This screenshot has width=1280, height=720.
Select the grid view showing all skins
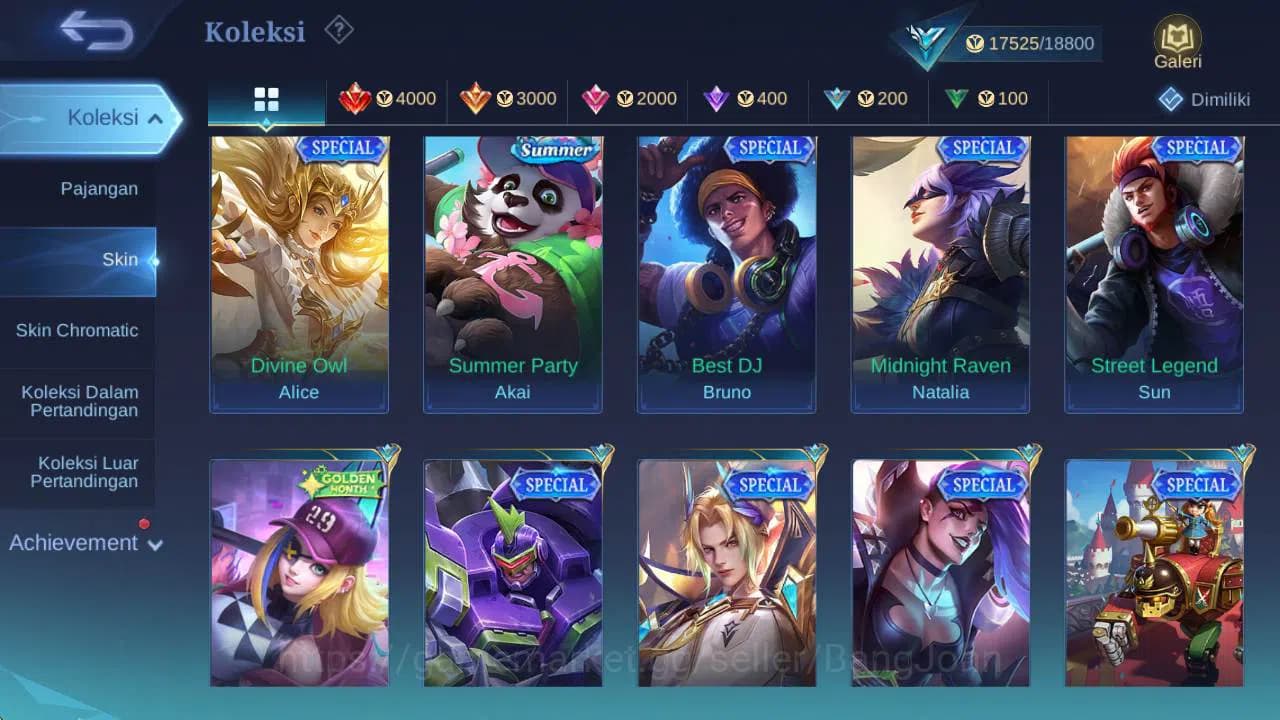click(x=265, y=99)
